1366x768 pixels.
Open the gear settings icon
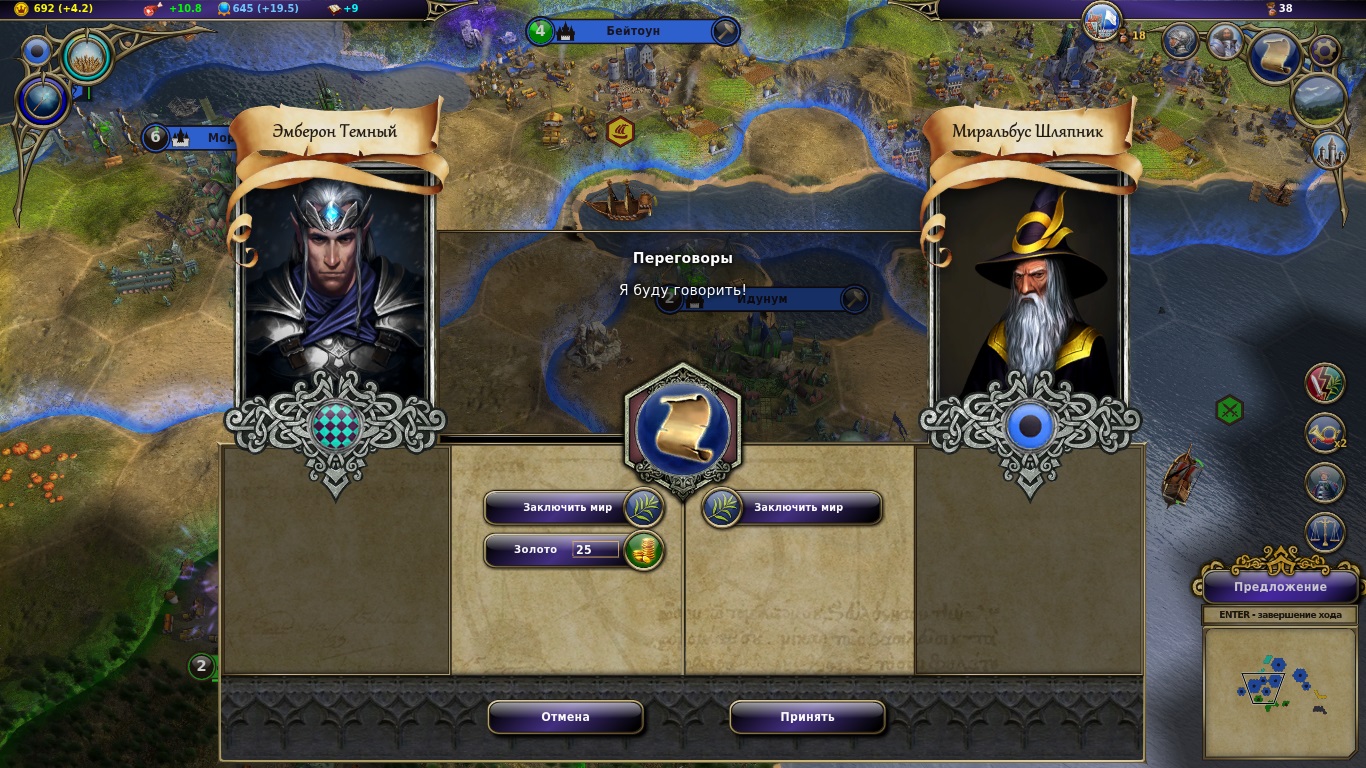pos(1325,49)
